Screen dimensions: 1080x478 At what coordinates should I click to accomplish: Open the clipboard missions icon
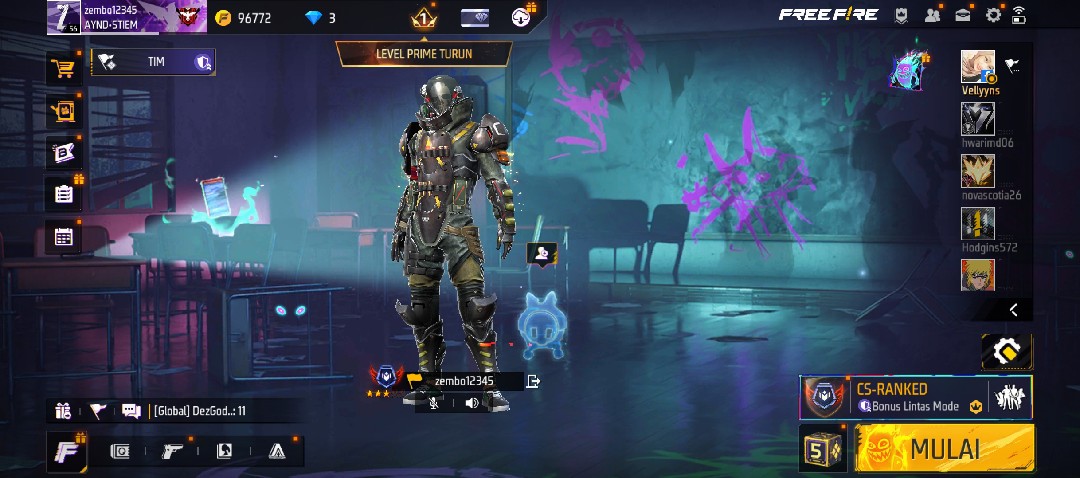point(64,194)
